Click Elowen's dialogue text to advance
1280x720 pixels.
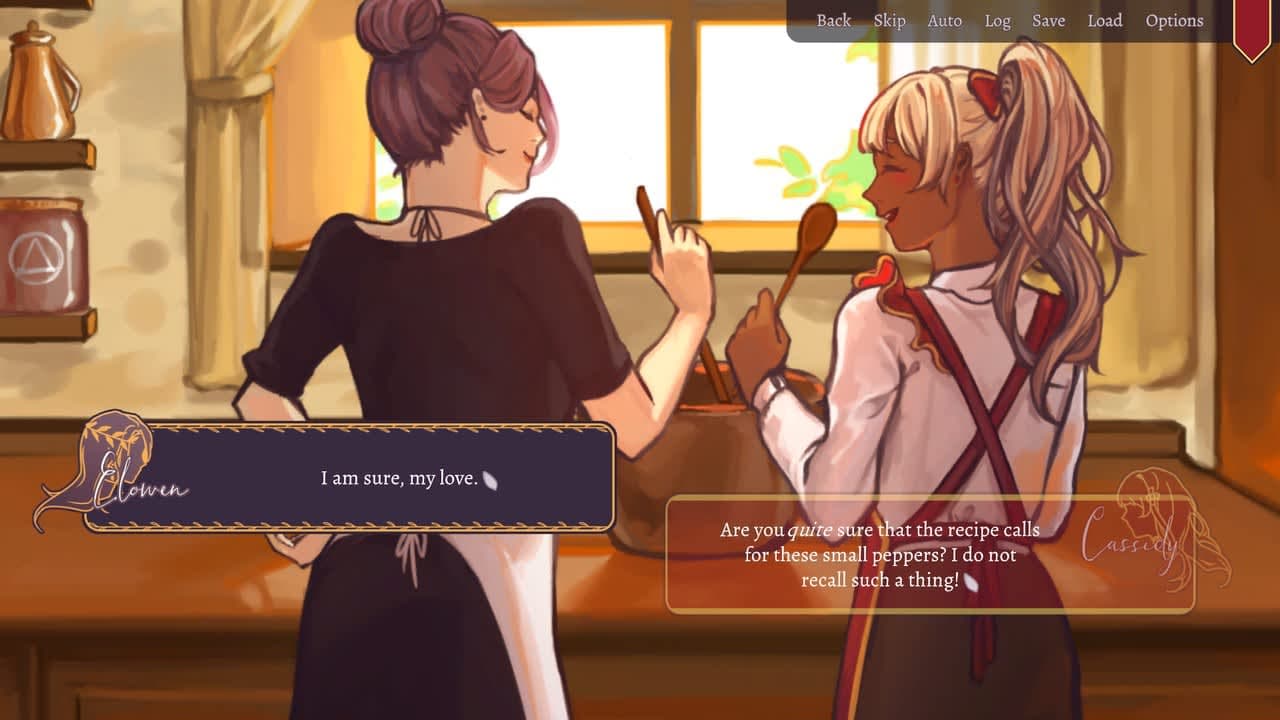tap(397, 478)
